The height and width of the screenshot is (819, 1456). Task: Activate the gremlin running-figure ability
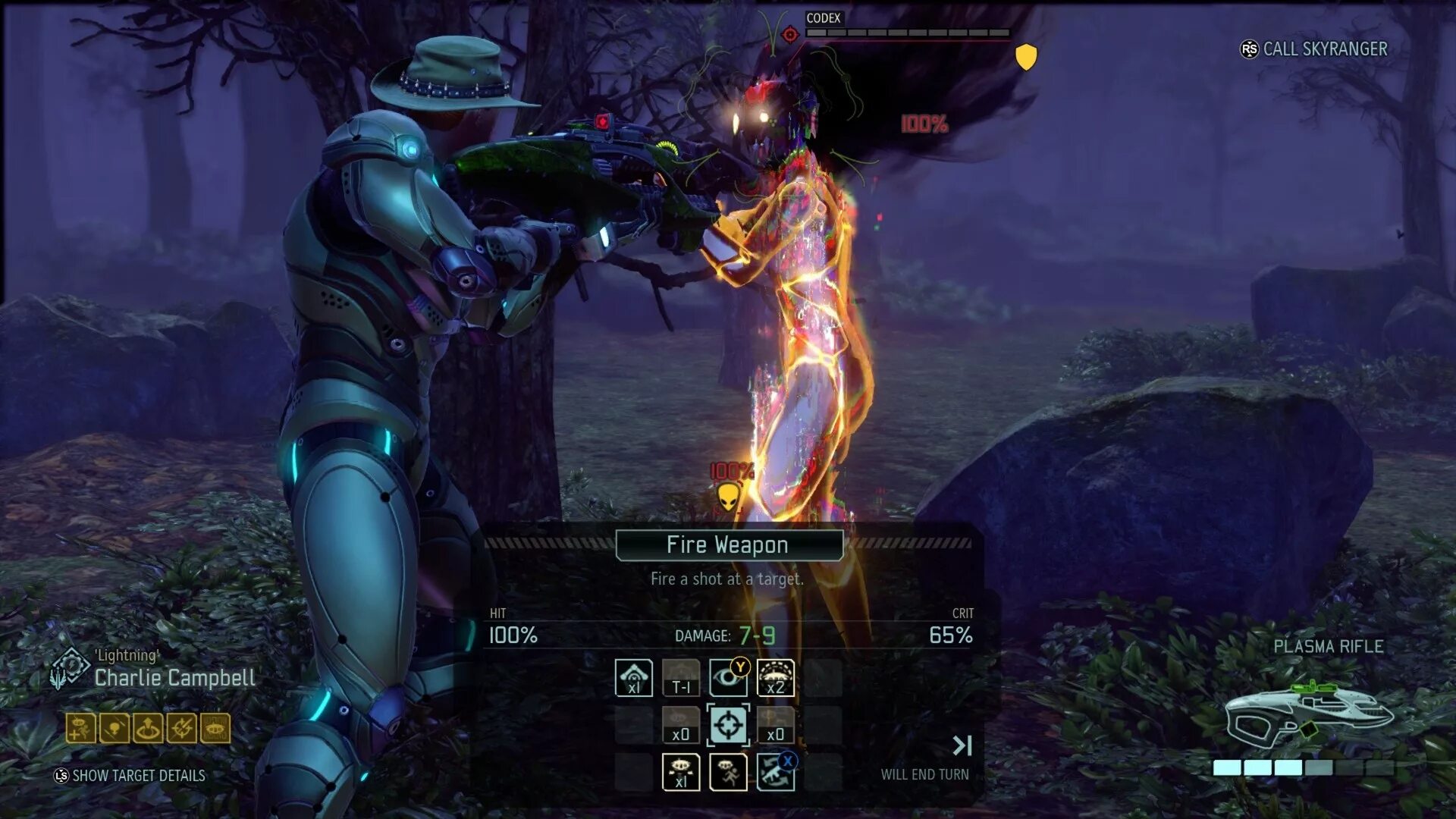coord(728,773)
